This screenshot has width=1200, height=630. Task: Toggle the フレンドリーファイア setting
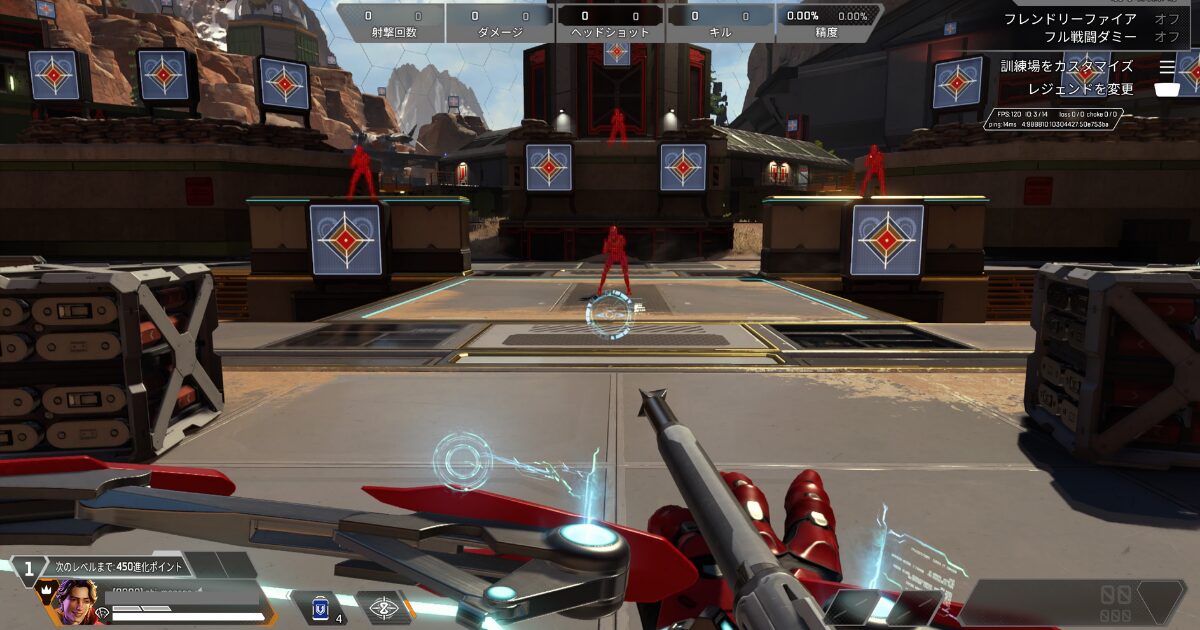(x=1166, y=19)
